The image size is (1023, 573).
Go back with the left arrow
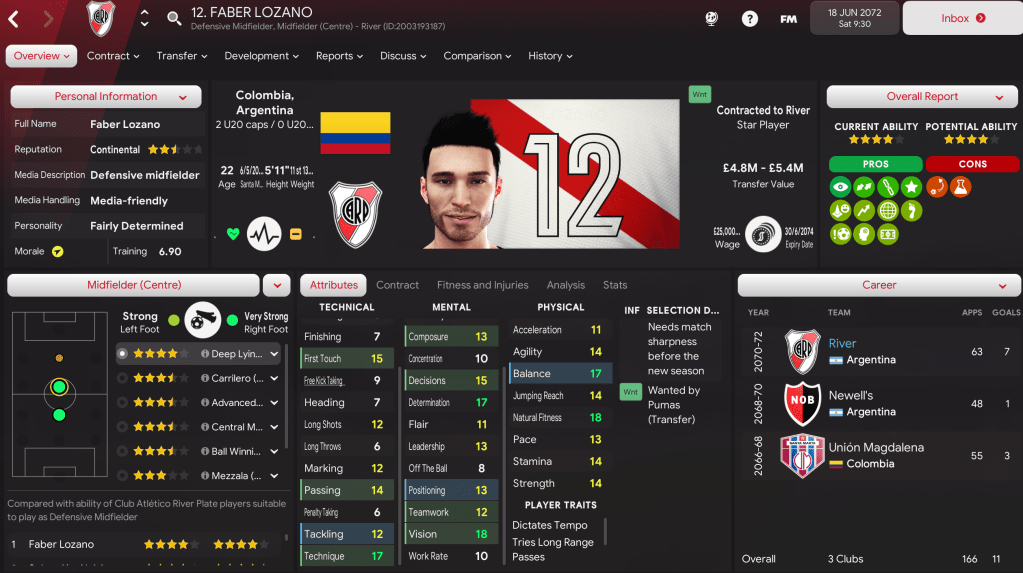pyautogui.click(x=14, y=18)
